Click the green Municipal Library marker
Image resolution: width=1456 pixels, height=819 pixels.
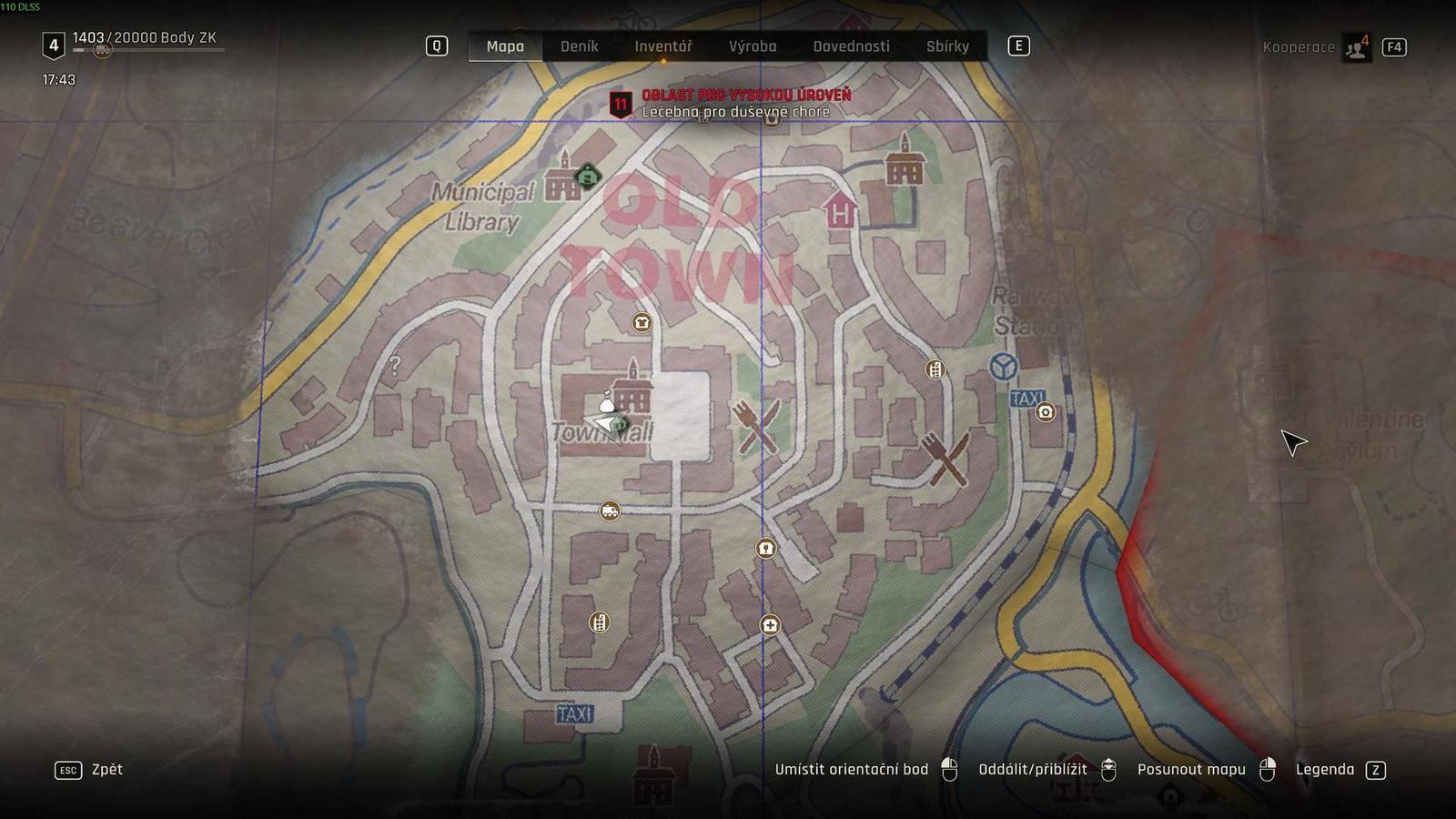588,177
